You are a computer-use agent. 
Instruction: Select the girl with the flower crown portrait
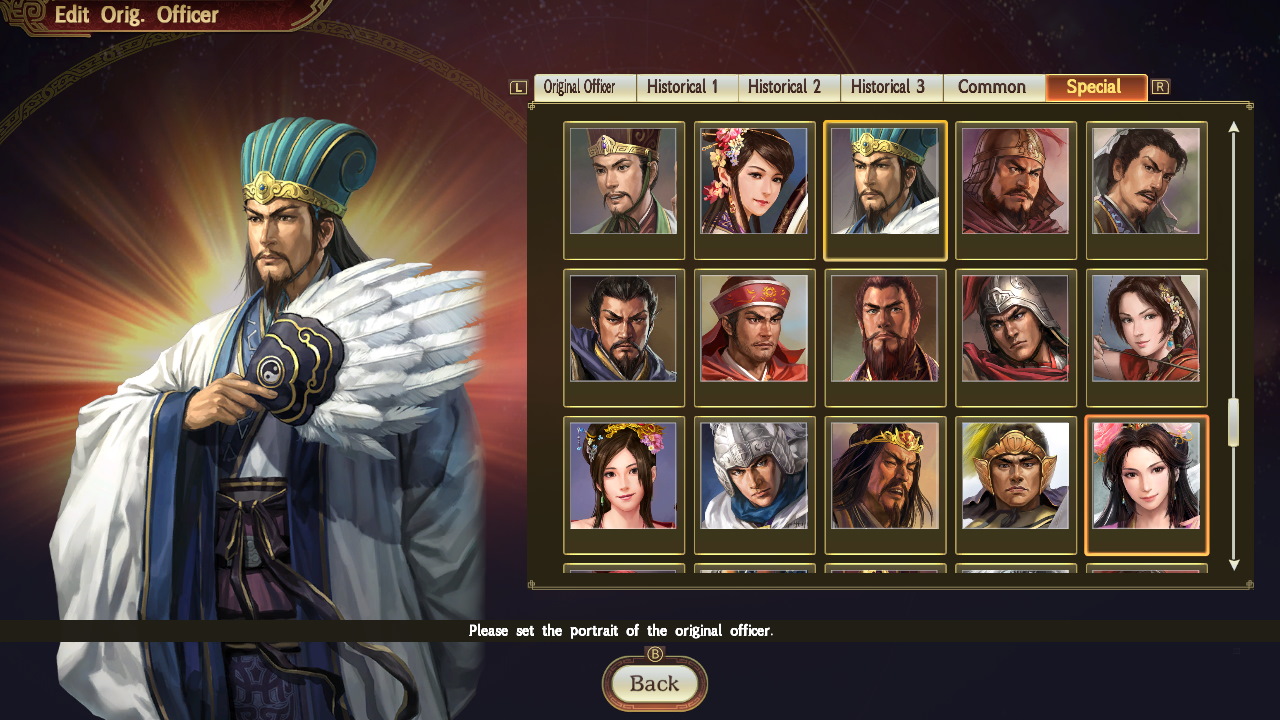pyautogui.click(x=624, y=485)
